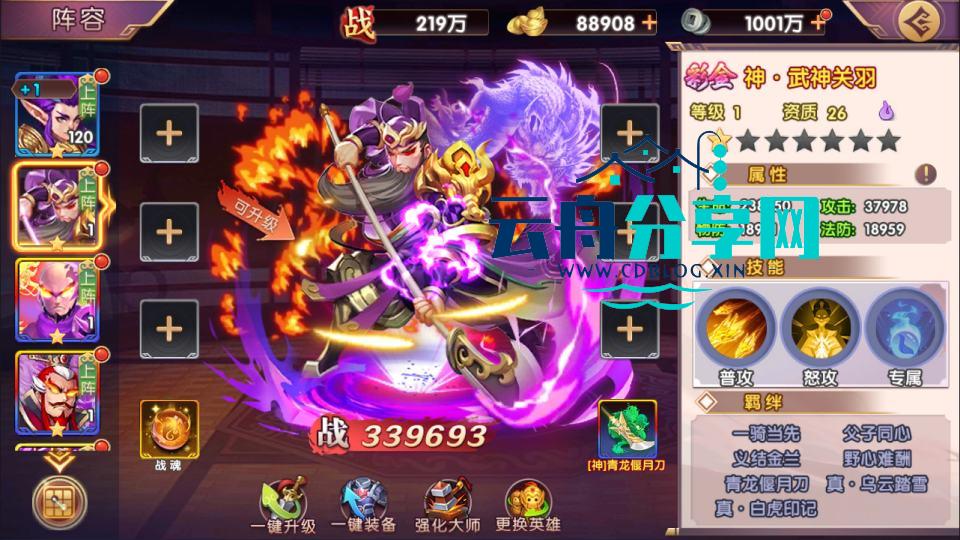The image size is (960, 540).
Task: Select the 青龙偃月刀 weapon slot
Action: point(627,428)
